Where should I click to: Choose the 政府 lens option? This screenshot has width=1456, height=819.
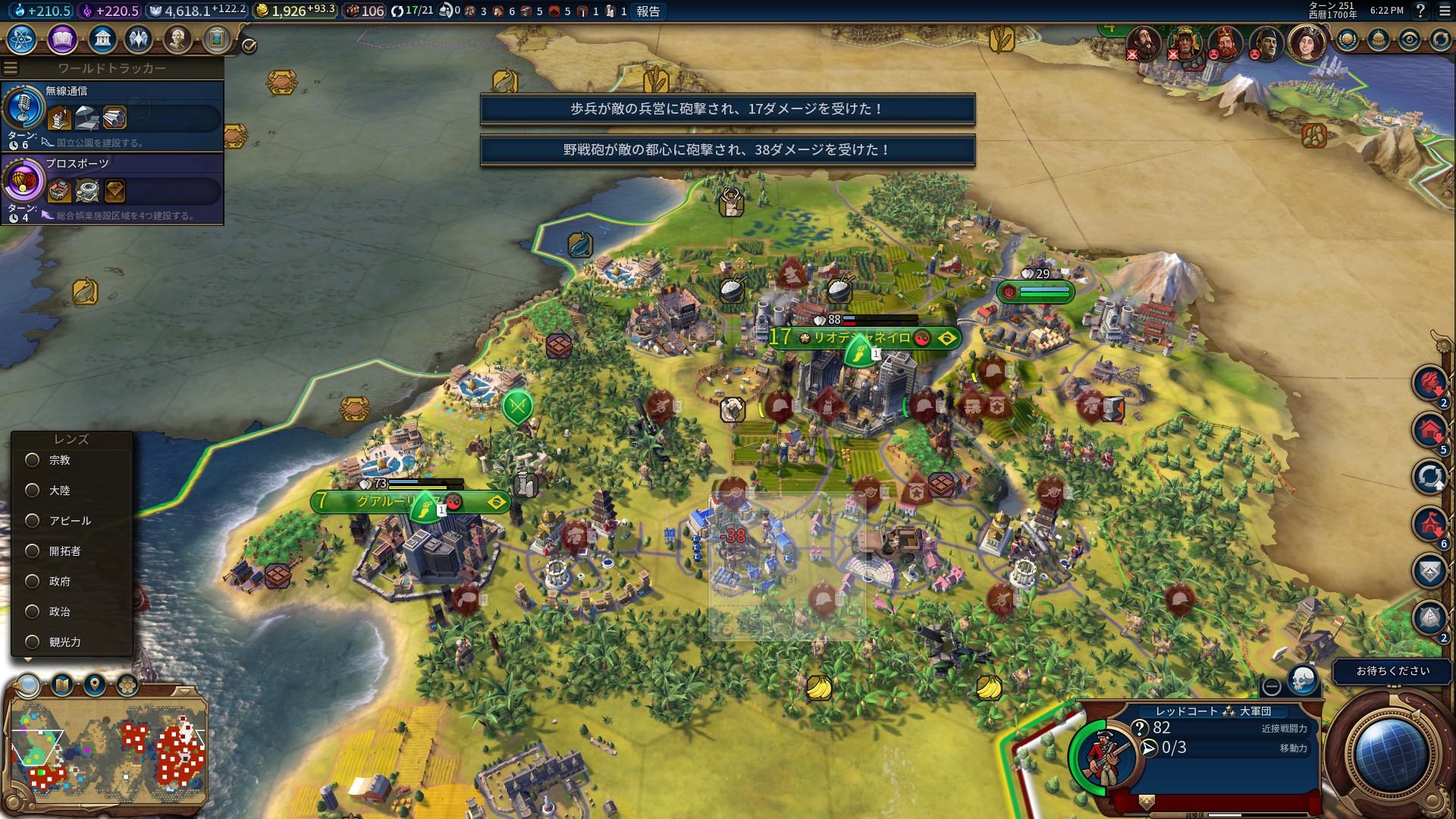[33, 582]
